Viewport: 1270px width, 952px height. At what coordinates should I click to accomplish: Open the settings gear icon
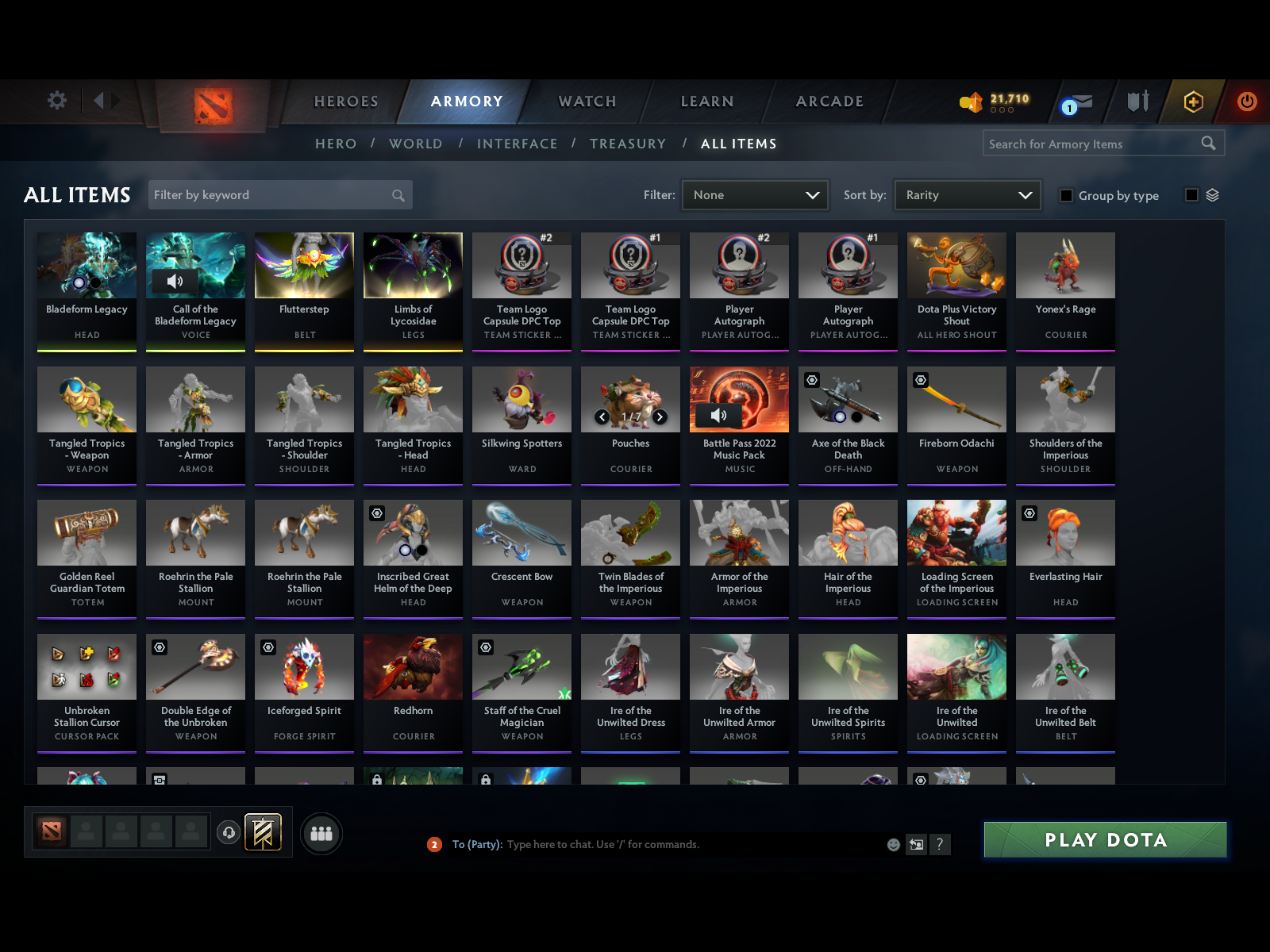pyautogui.click(x=56, y=101)
